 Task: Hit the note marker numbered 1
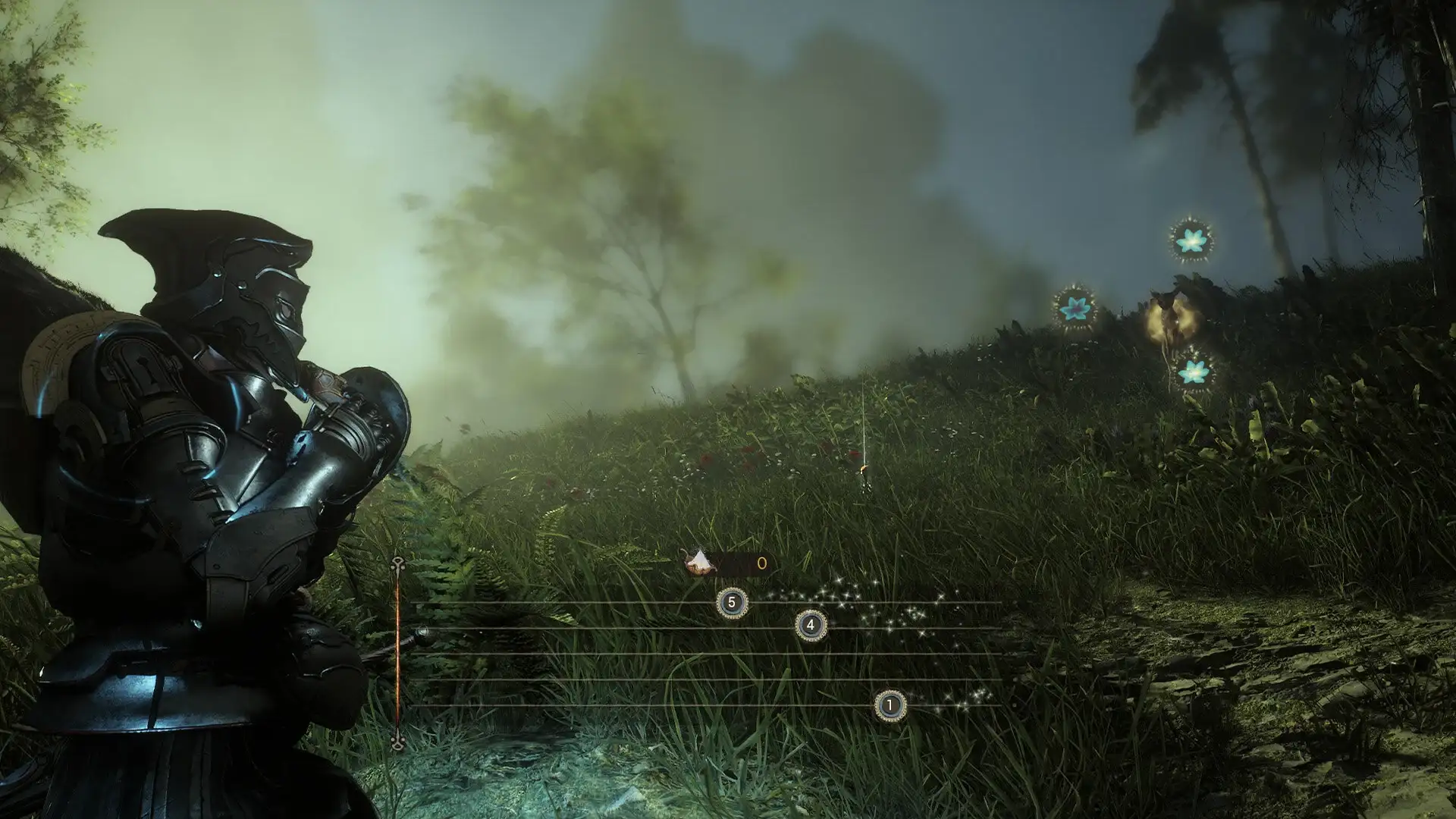pyautogui.click(x=890, y=706)
